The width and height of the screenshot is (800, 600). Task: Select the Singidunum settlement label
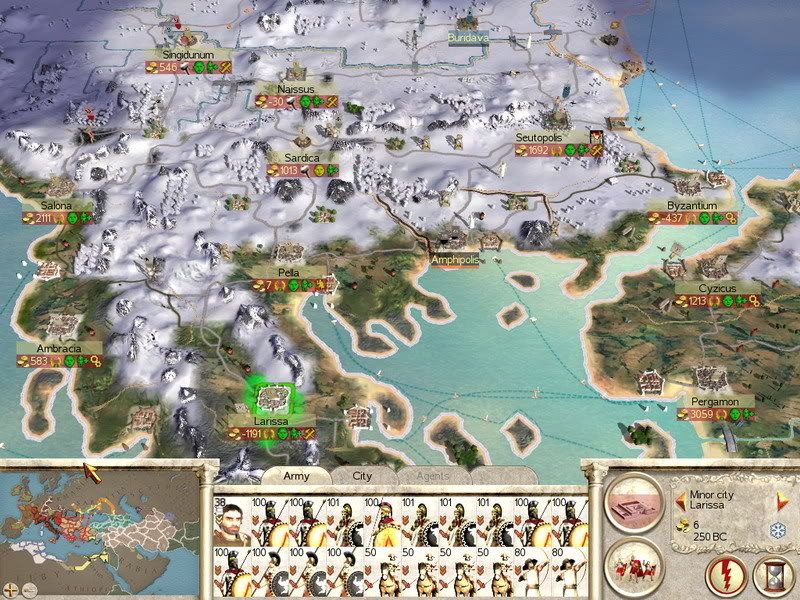point(190,54)
